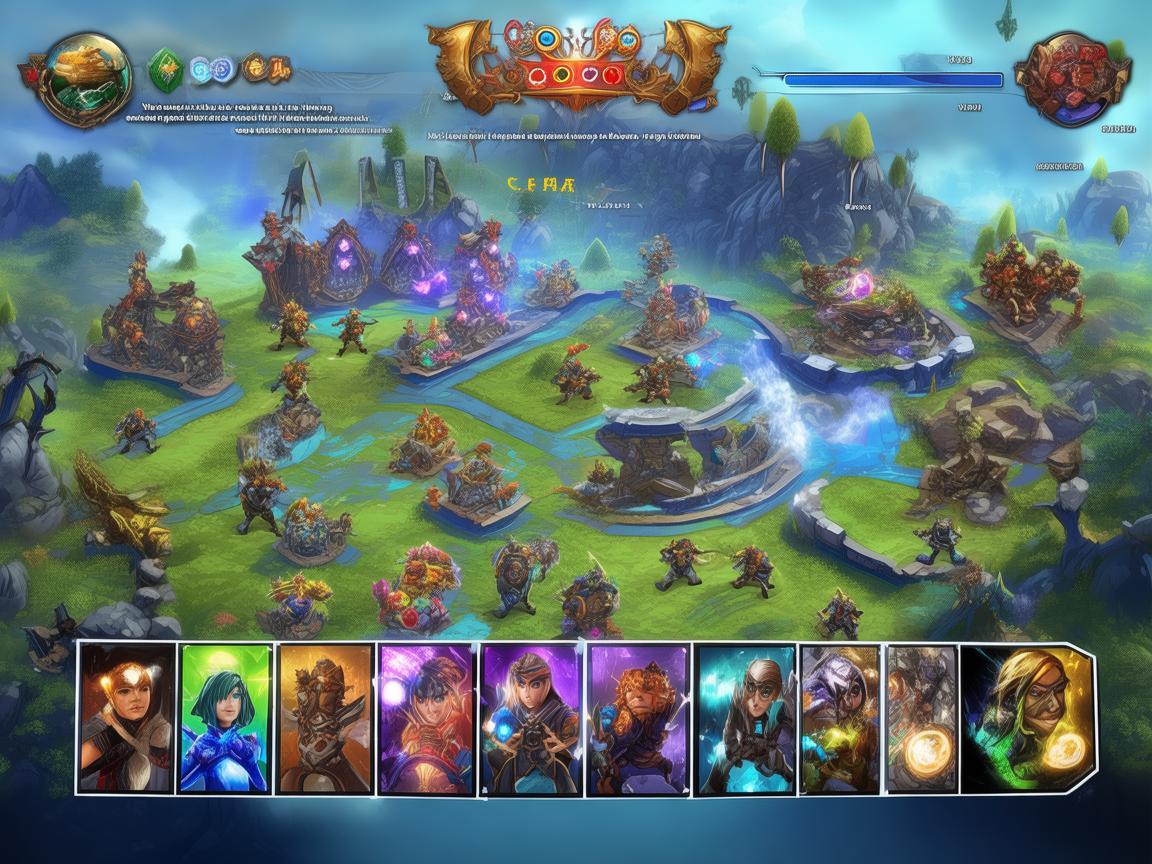Click the green gem resource icon
1152x864 pixels.
165,69
